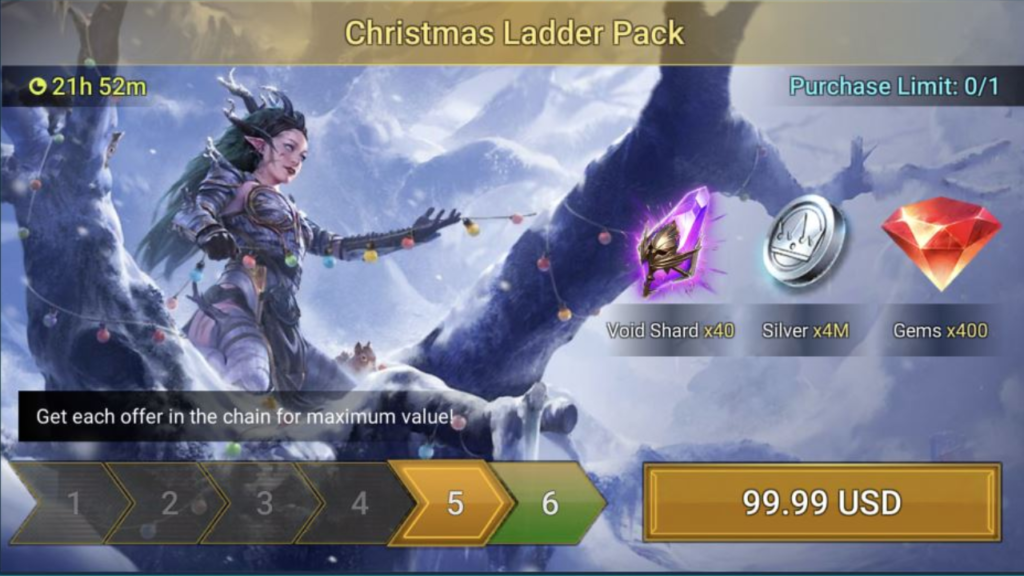Switch to green offer step 6

coord(549,503)
